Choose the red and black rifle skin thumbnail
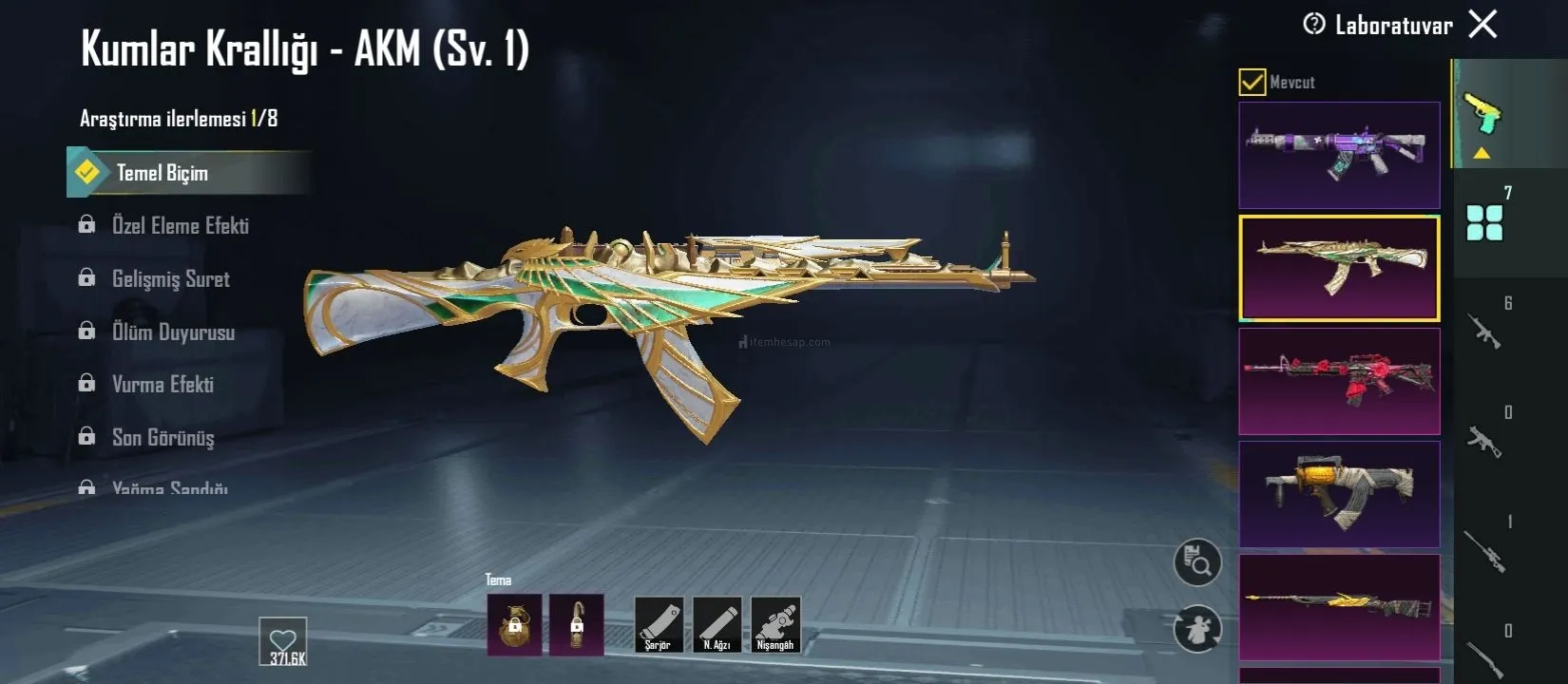Viewport: 1568px width, 684px height. (1339, 381)
